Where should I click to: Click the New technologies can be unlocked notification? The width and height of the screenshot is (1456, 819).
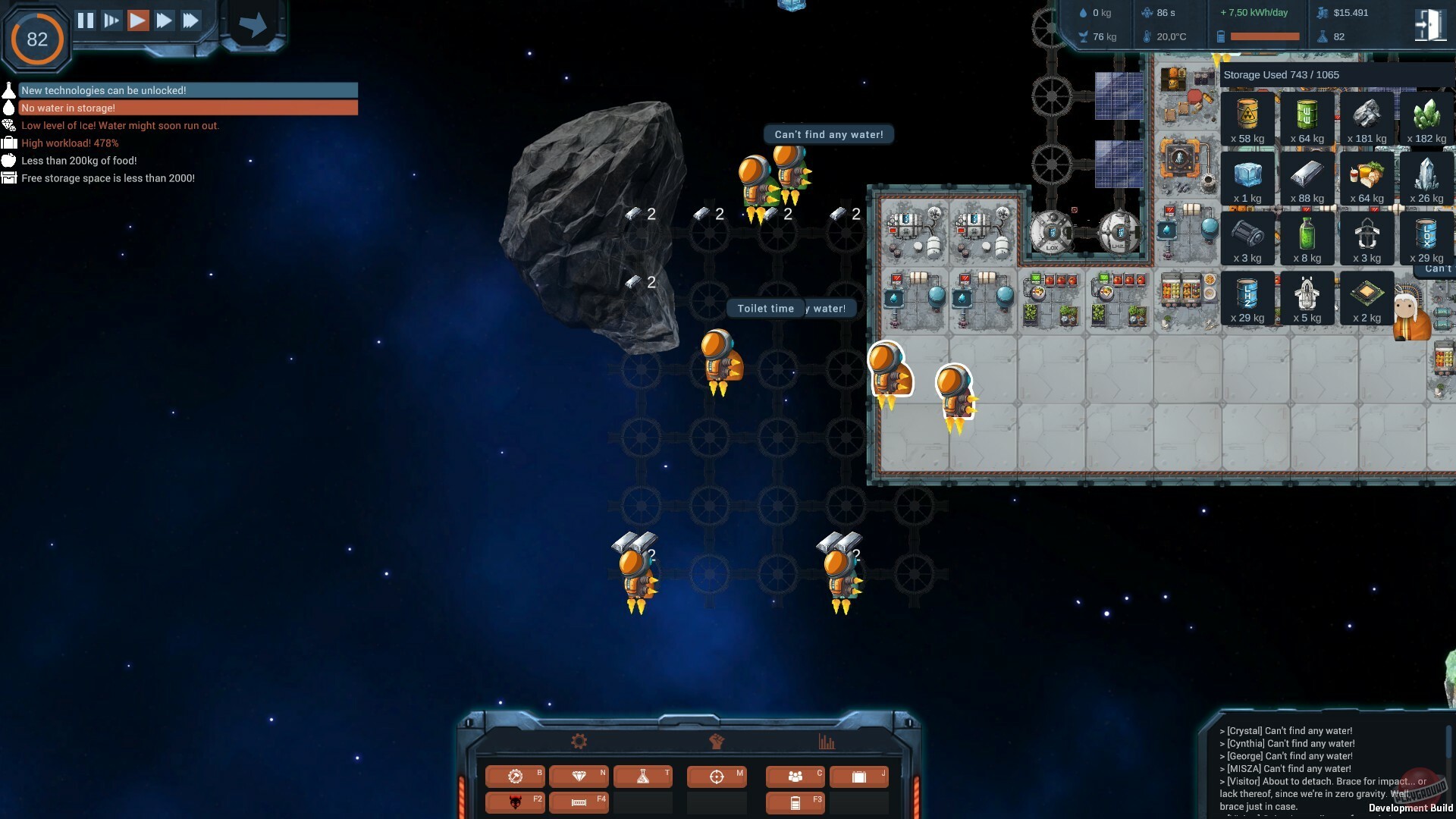click(x=182, y=90)
